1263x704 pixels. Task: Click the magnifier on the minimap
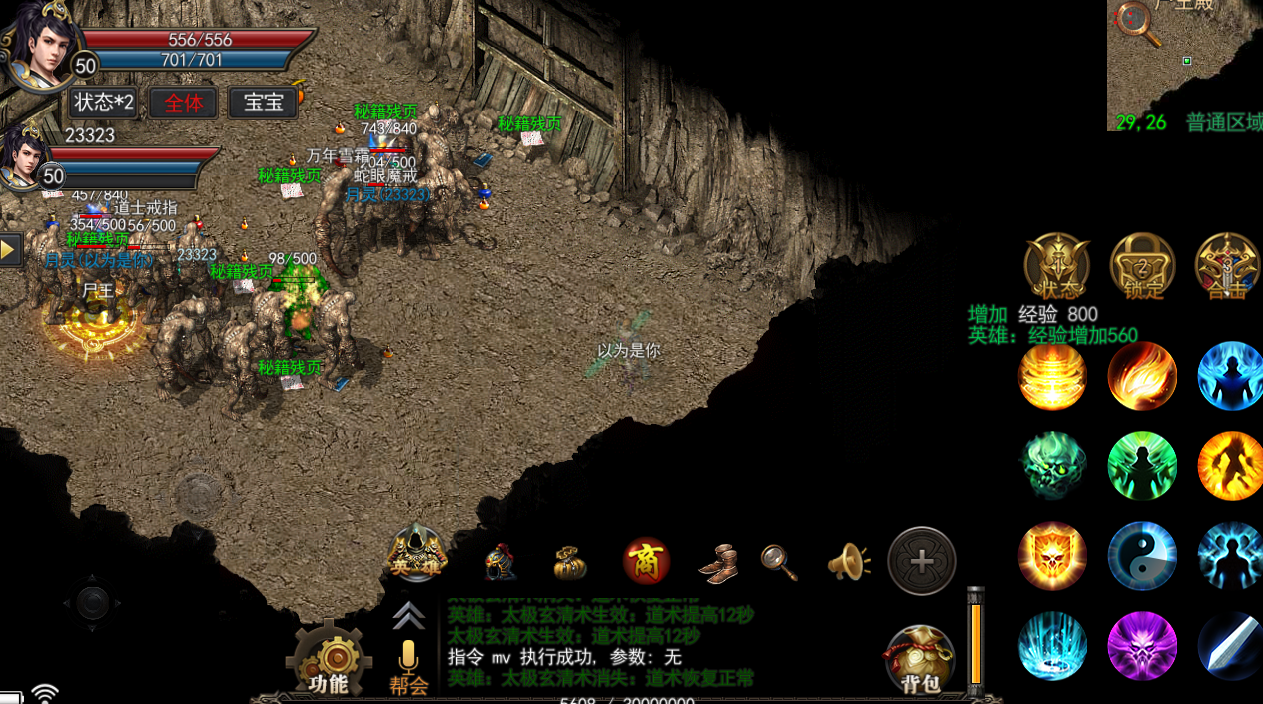[1136, 22]
